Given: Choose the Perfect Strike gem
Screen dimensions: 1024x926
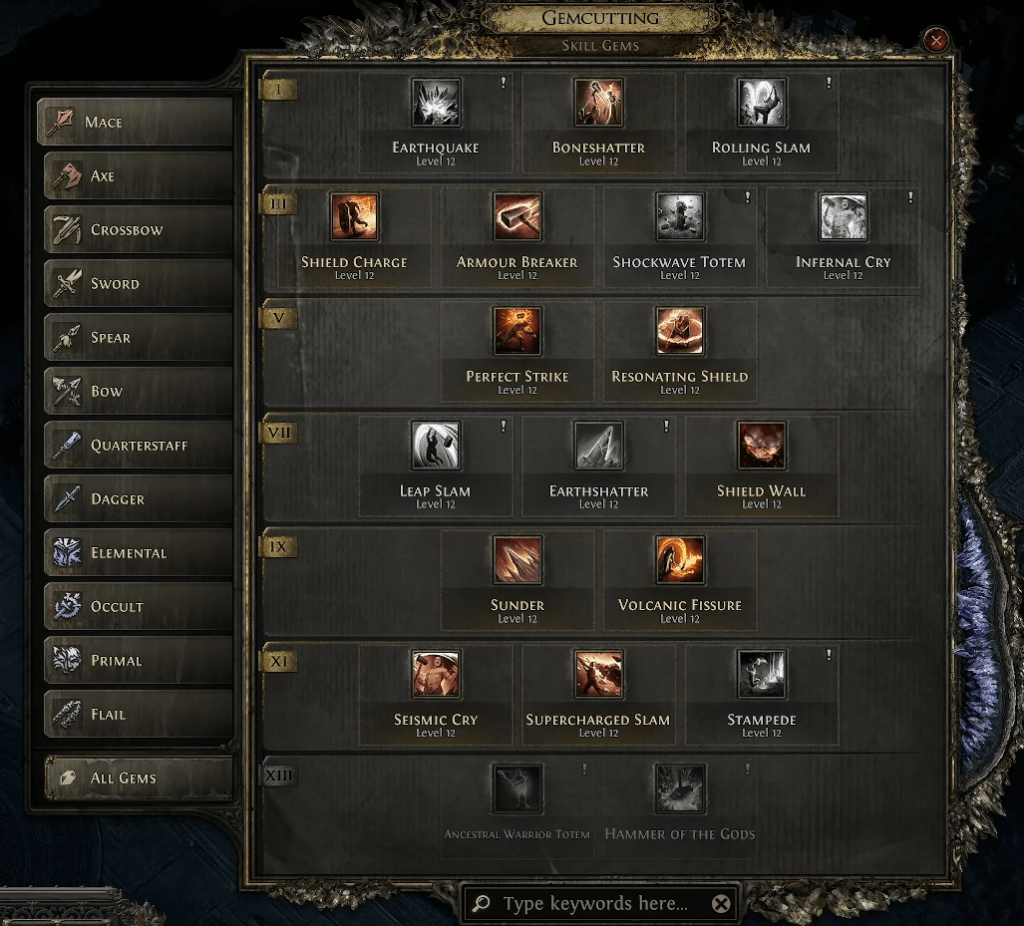Looking at the screenshot, I should click(x=517, y=333).
